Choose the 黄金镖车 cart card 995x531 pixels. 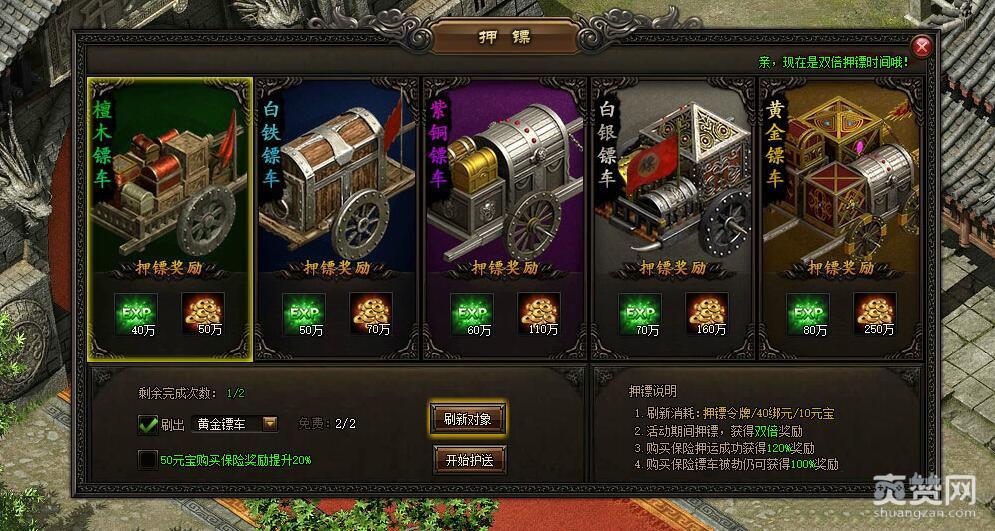[x=840, y=180]
